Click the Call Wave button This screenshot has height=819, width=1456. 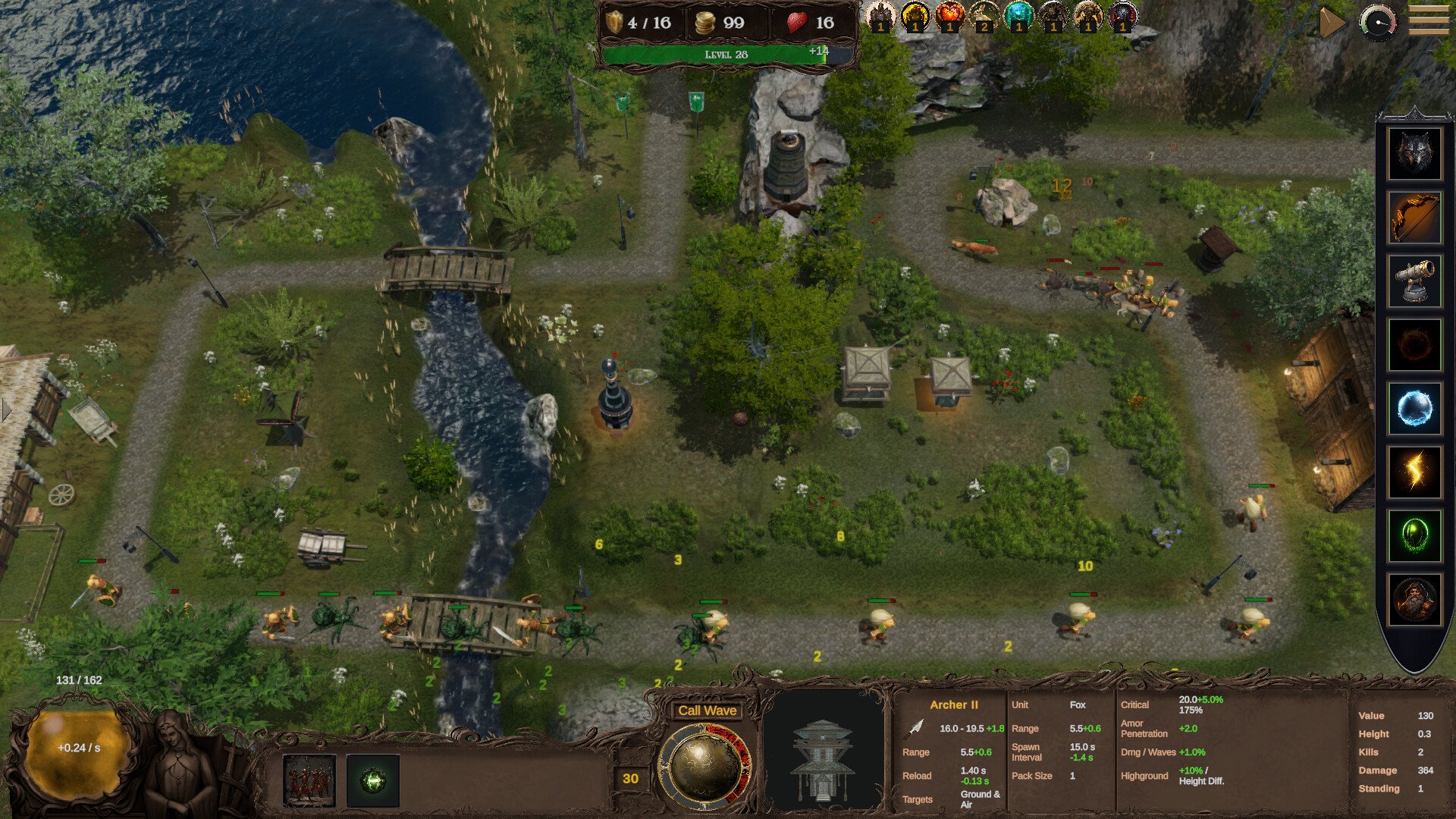pyautogui.click(x=707, y=711)
